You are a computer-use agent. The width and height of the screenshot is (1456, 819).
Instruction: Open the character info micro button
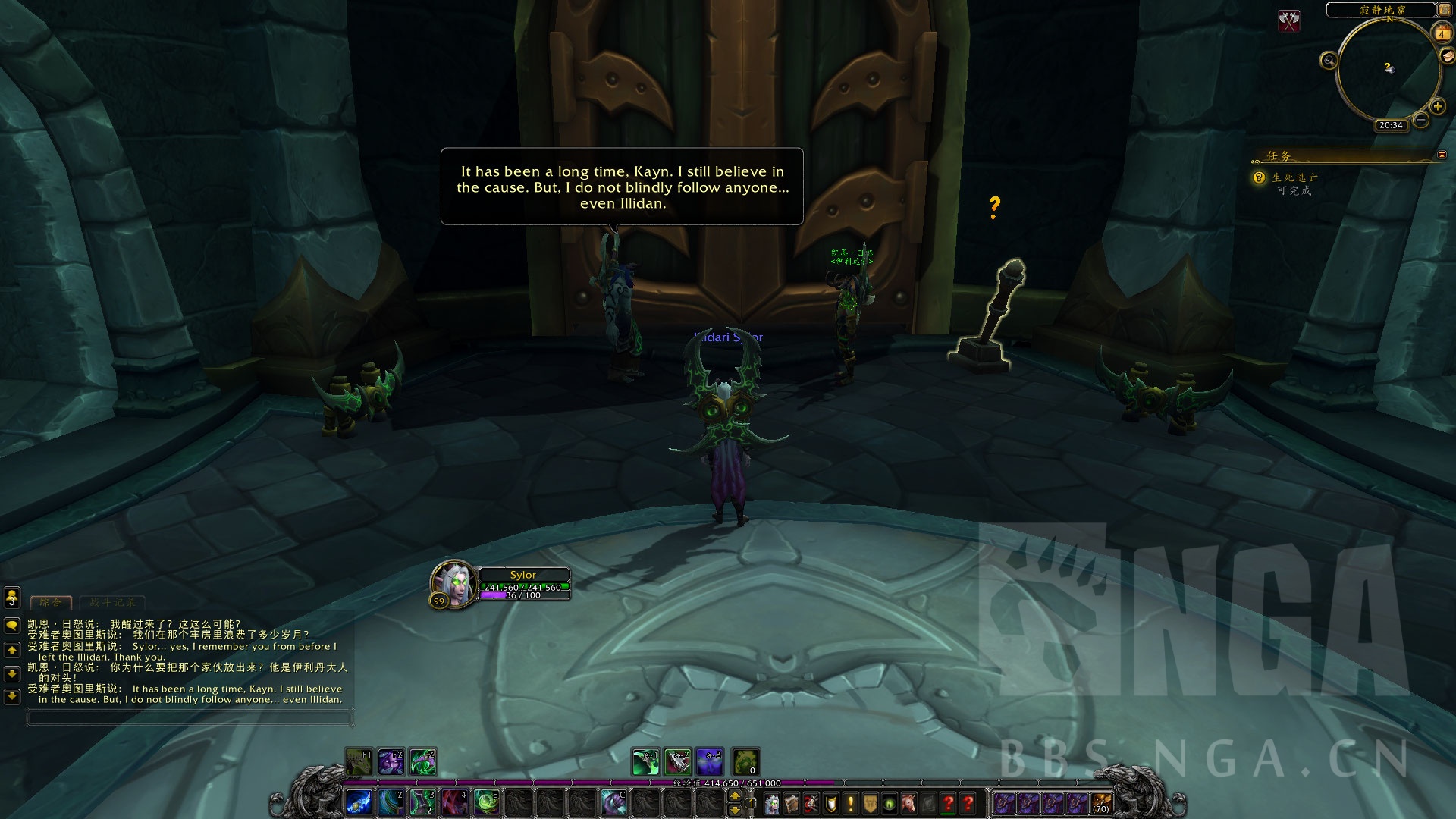pos(772,803)
